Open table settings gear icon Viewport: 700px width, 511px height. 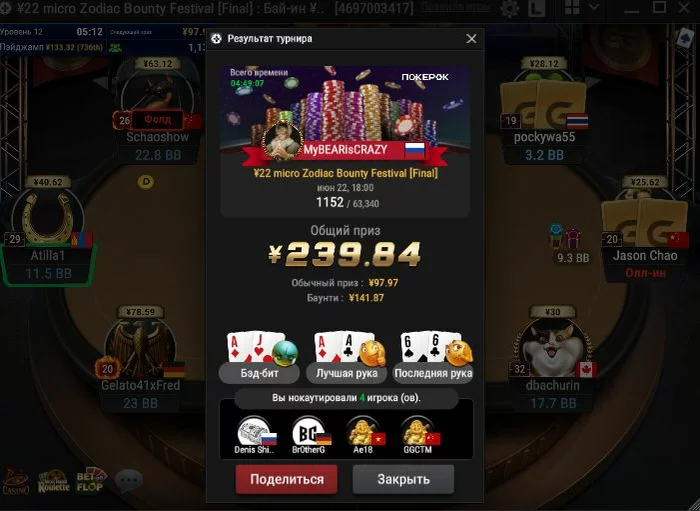[x=510, y=9]
